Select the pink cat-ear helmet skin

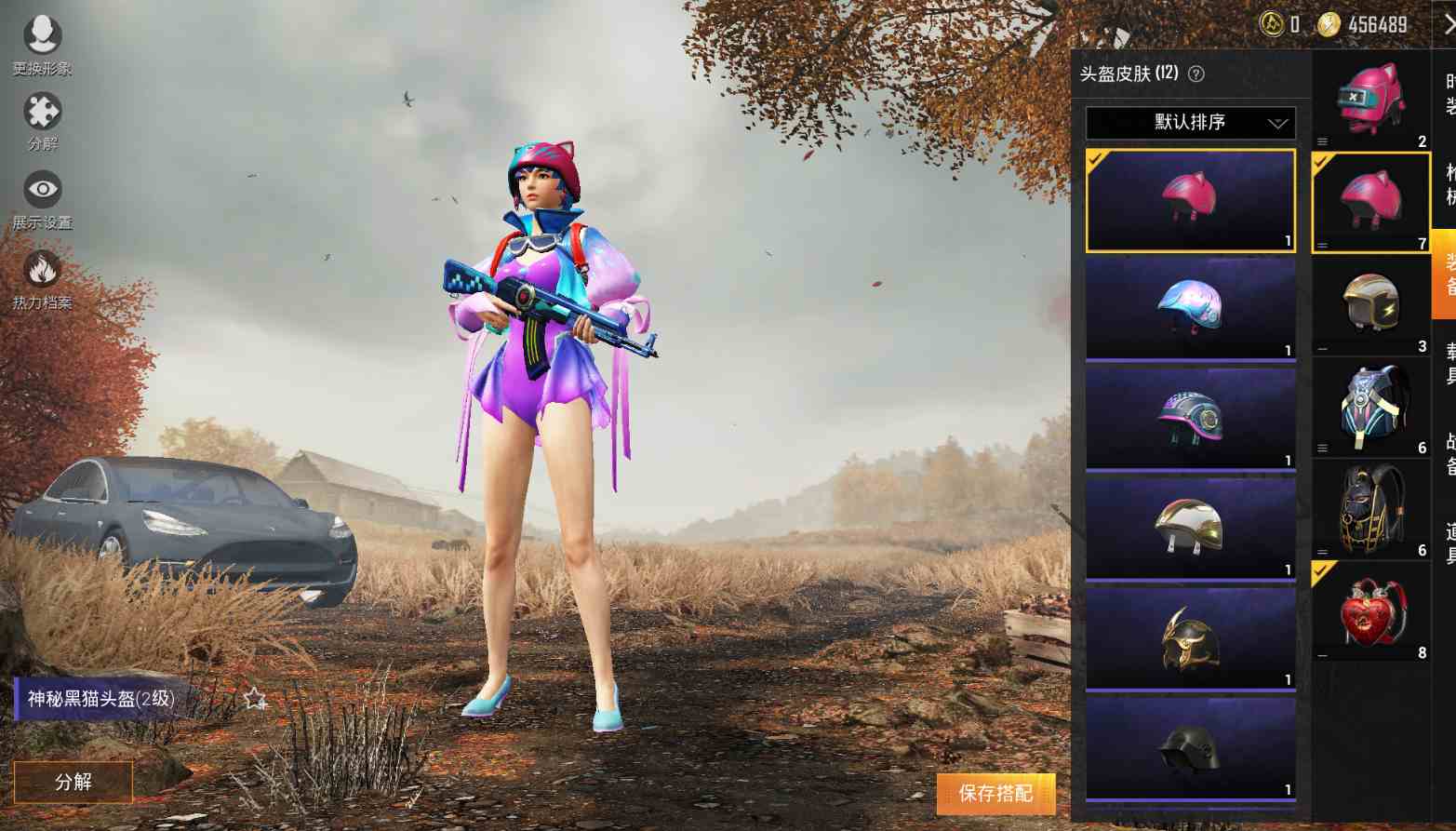[x=1190, y=200]
